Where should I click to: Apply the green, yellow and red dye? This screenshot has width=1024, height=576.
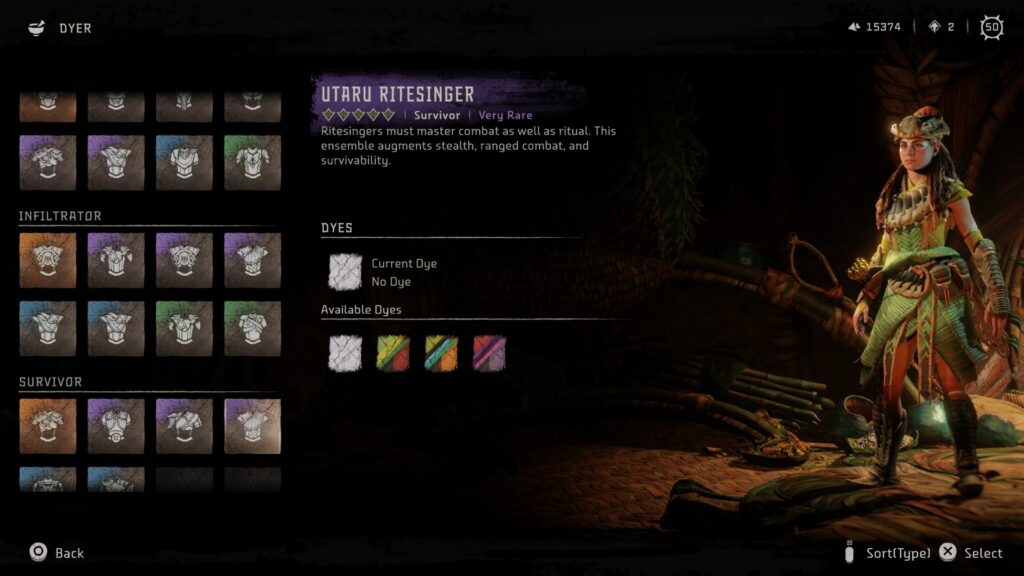pos(393,353)
